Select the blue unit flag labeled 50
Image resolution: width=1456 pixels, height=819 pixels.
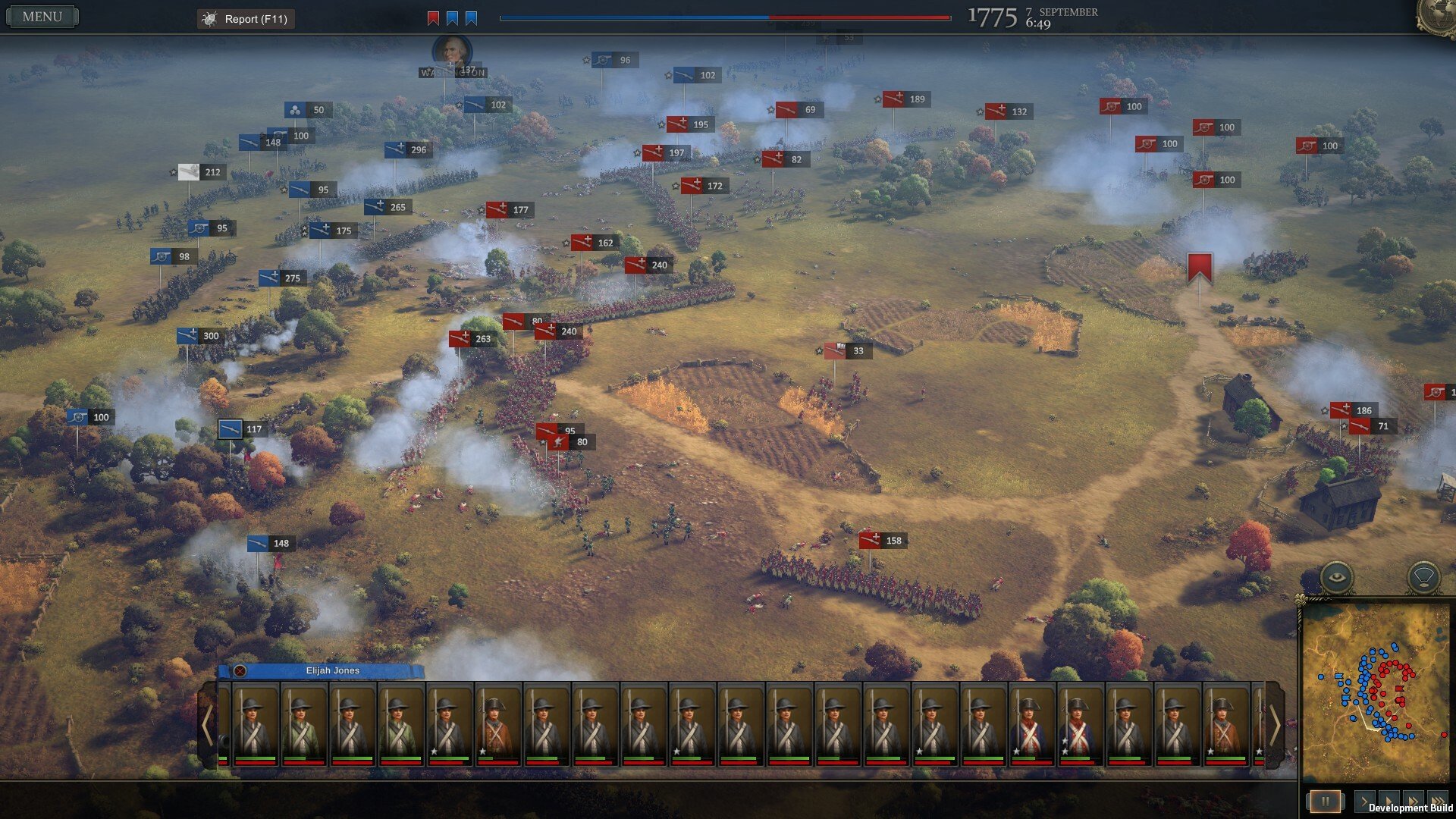pyautogui.click(x=296, y=110)
